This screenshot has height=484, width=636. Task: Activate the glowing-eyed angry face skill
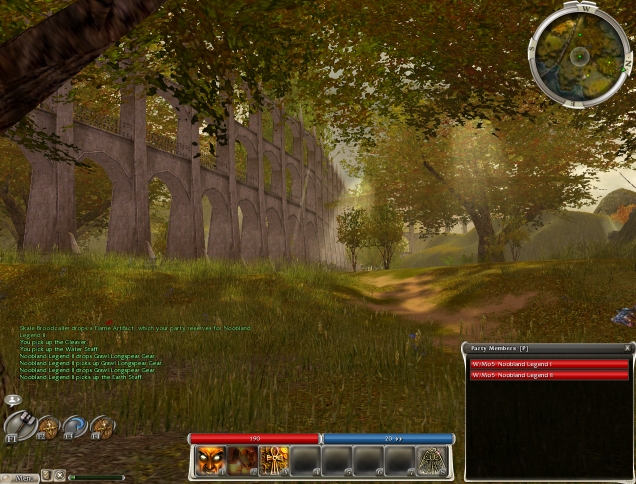[210, 460]
